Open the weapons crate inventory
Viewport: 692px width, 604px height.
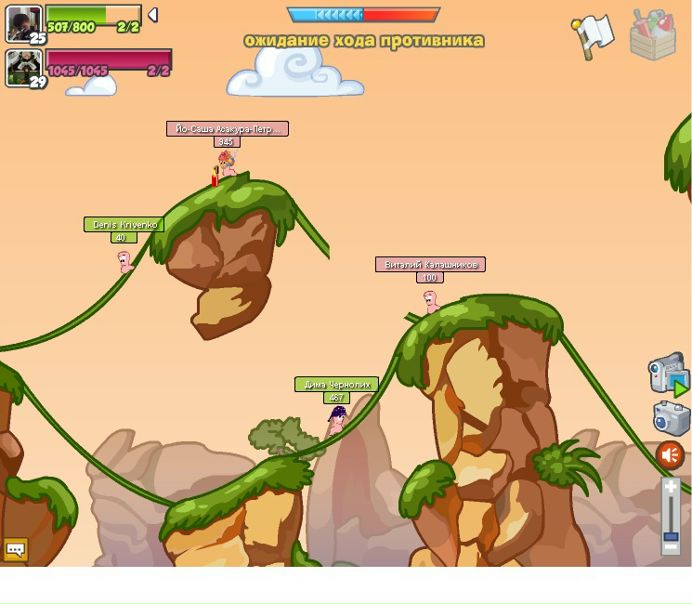pos(652,35)
